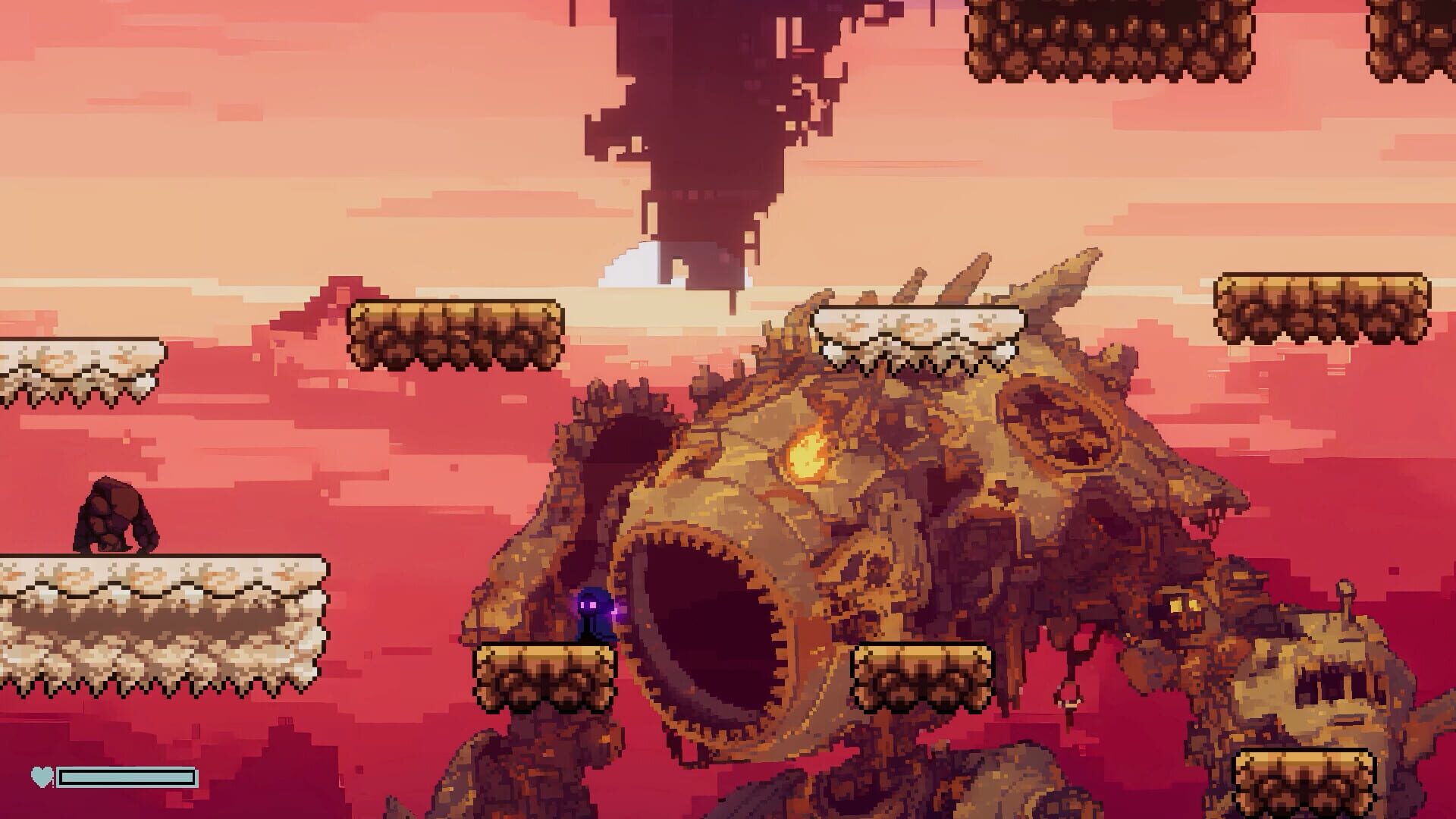1456x819 pixels.
Task: Select the heart icon near the health bar
Action: tap(42, 777)
